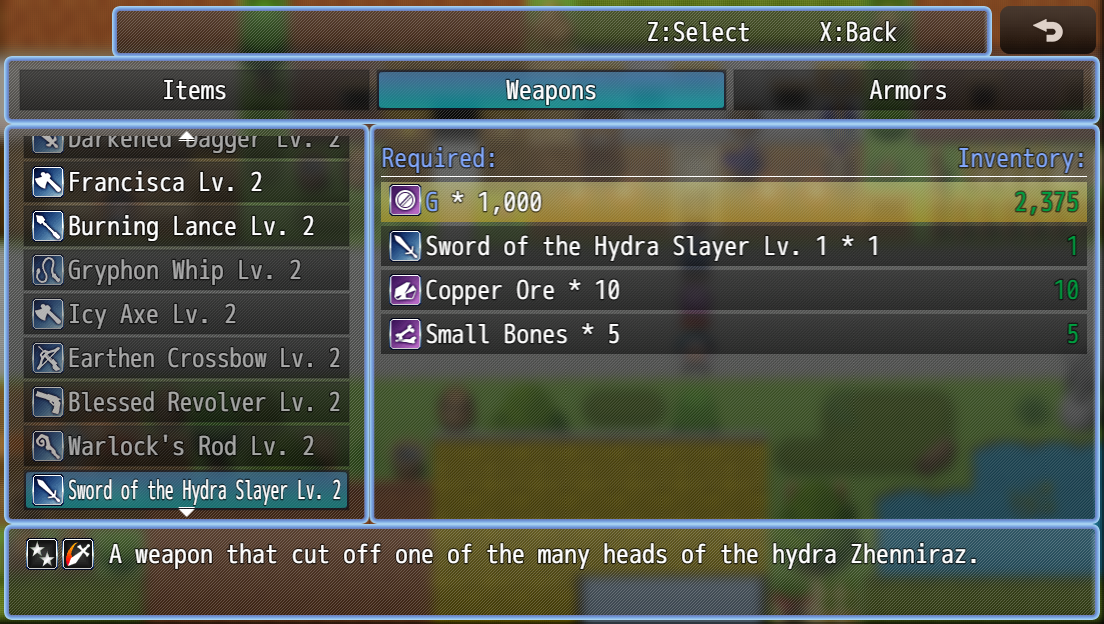Select Blessed Revolver Lv. 2
1104x624 pixels.
point(187,403)
